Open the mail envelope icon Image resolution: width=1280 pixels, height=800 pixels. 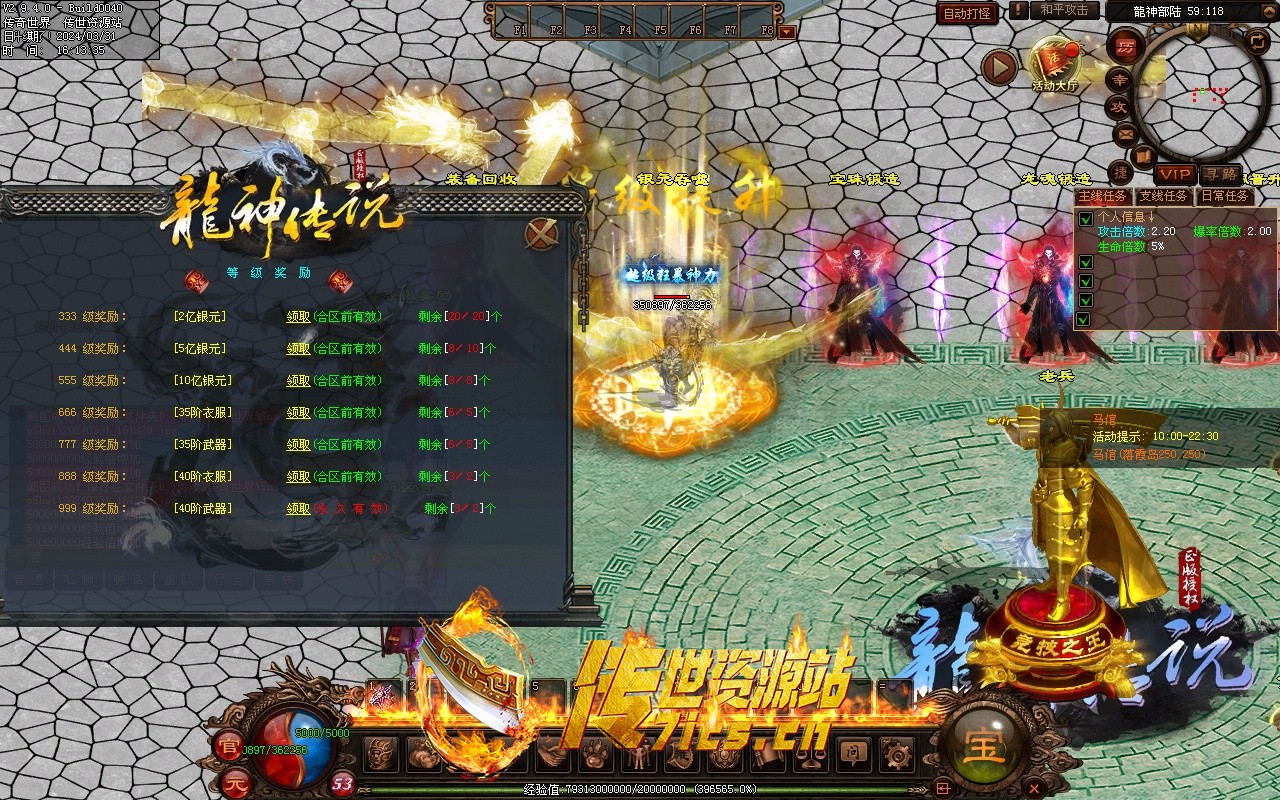pos(1126,133)
